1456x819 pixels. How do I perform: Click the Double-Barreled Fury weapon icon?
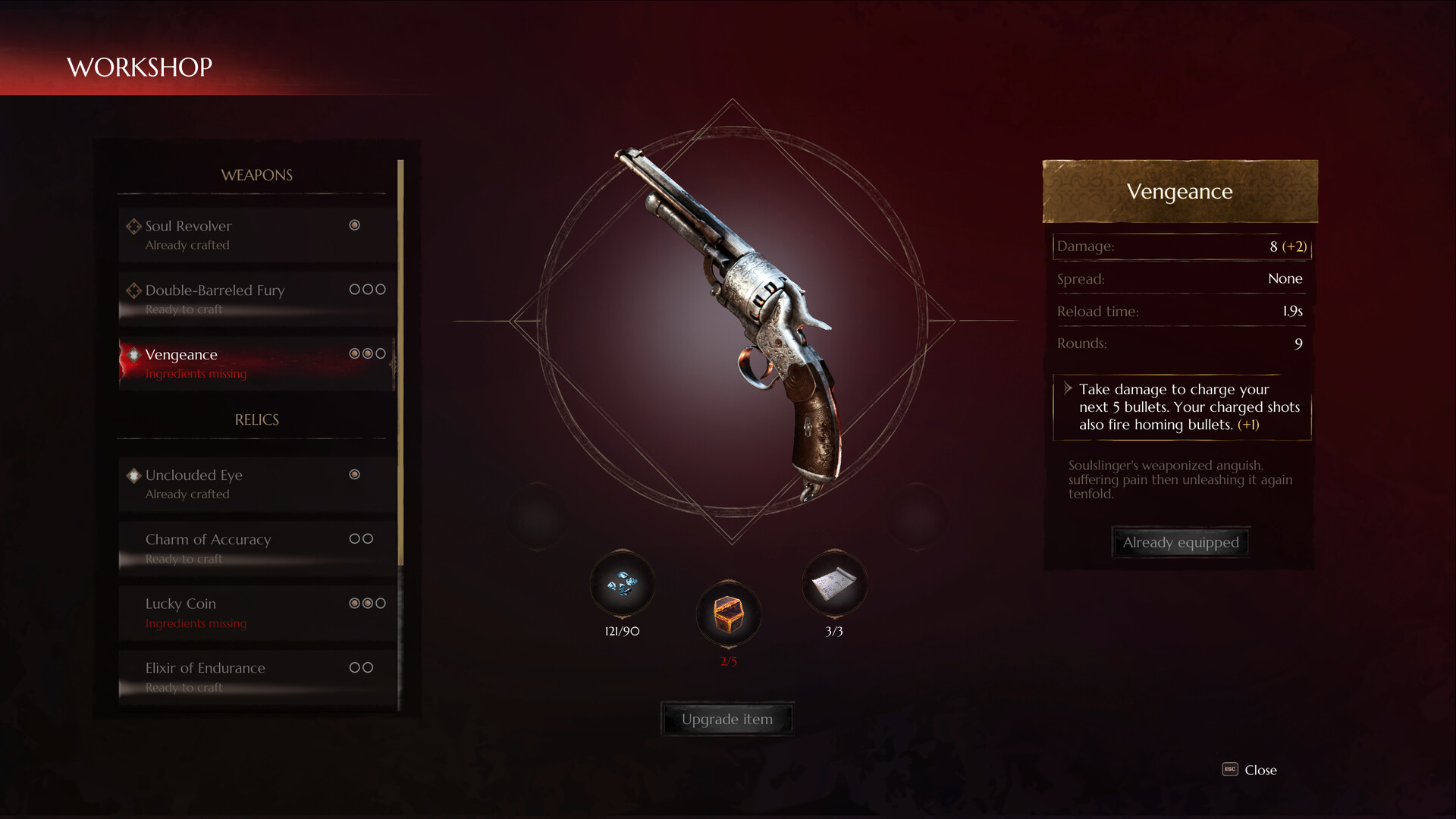tap(132, 290)
